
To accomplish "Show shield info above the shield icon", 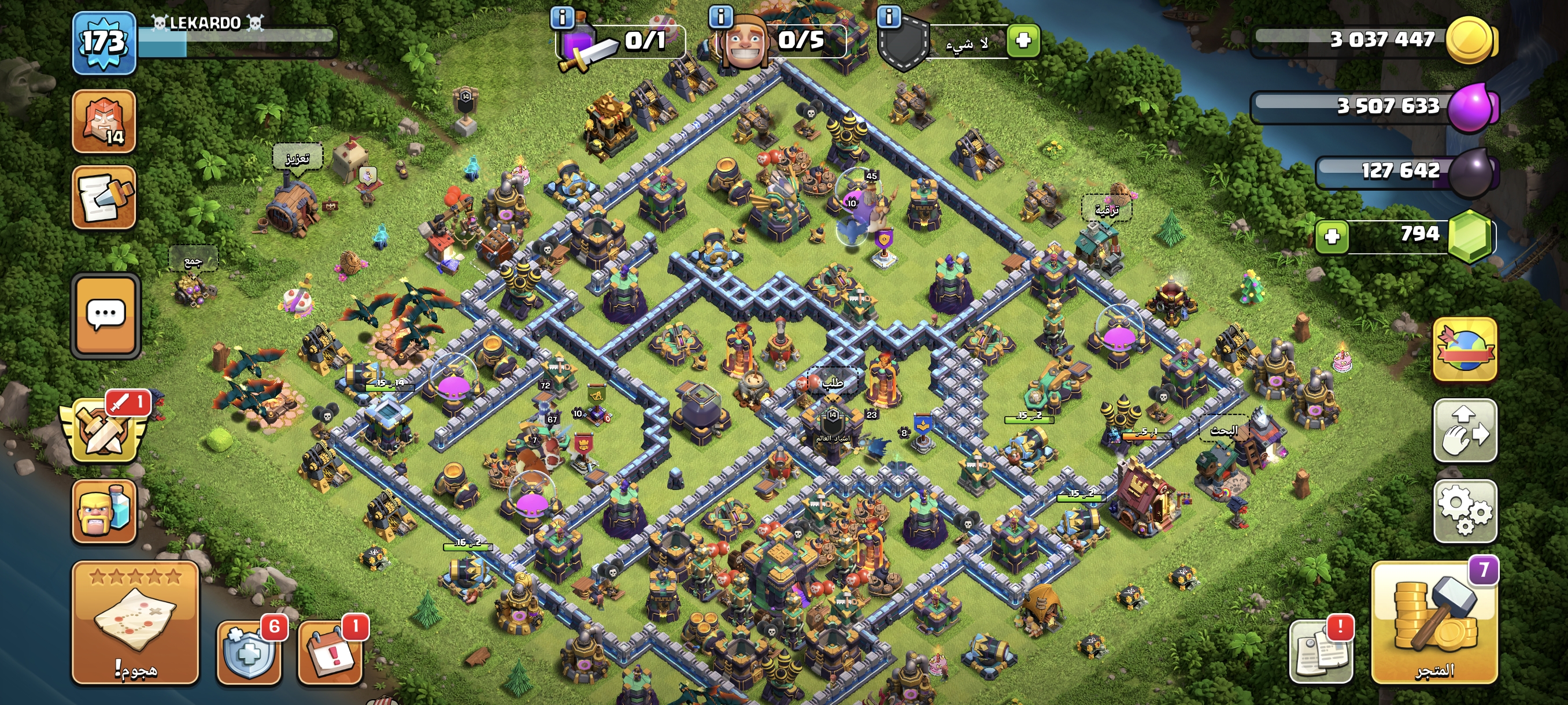I will [889, 16].
